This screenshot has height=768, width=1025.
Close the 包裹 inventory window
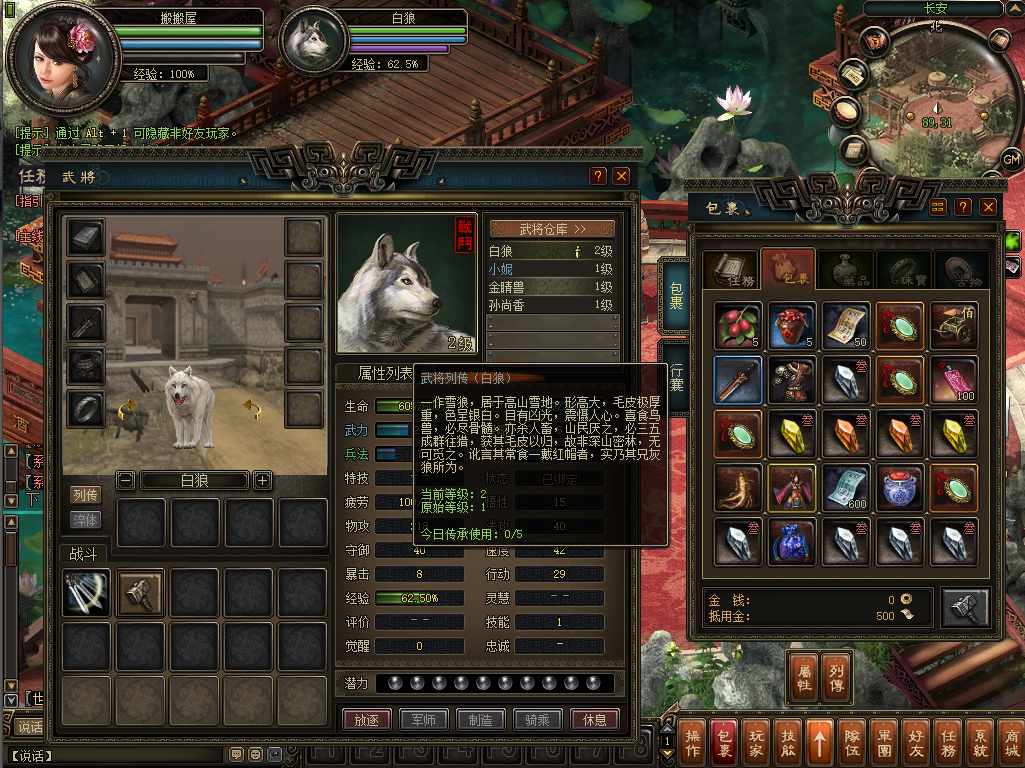point(988,207)
